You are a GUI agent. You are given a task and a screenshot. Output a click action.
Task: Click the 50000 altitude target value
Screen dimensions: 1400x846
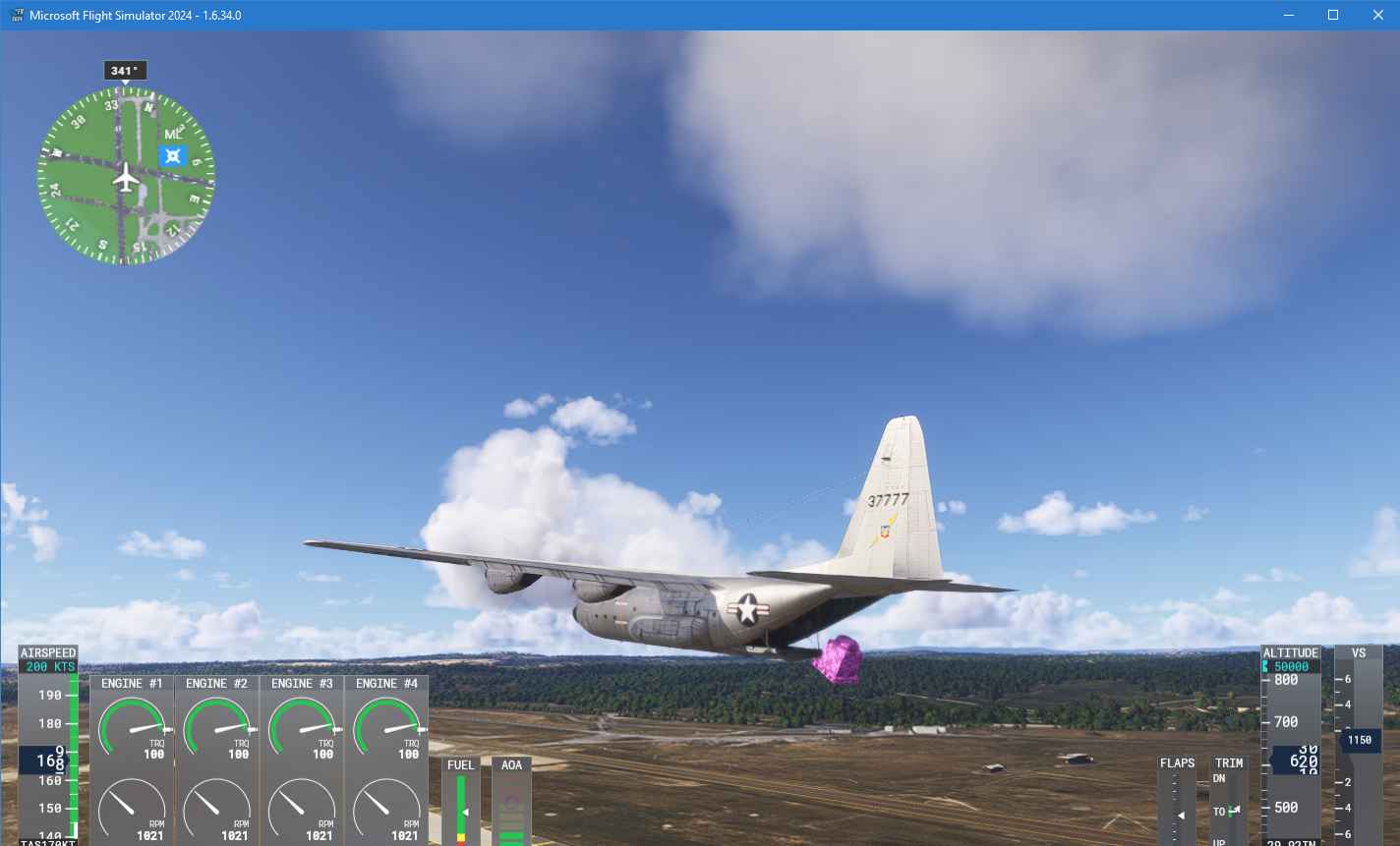pyautogui.click(x=1291, y=666)
